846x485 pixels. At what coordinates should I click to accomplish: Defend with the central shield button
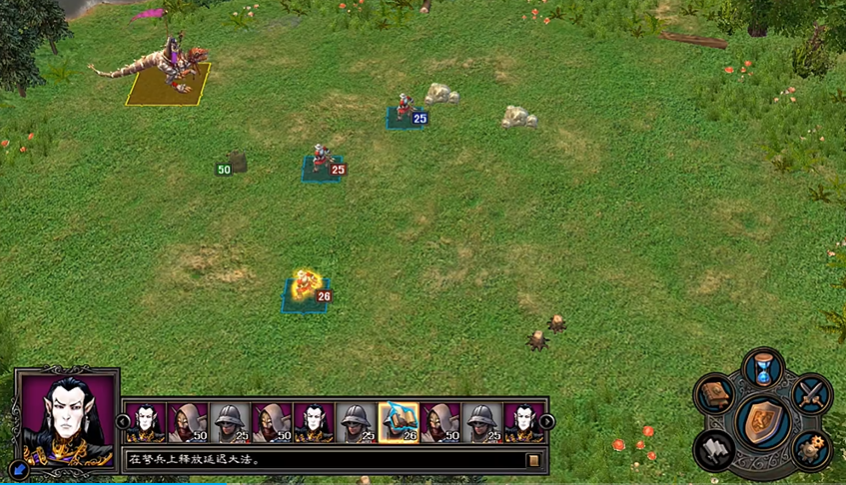point(763,420)
